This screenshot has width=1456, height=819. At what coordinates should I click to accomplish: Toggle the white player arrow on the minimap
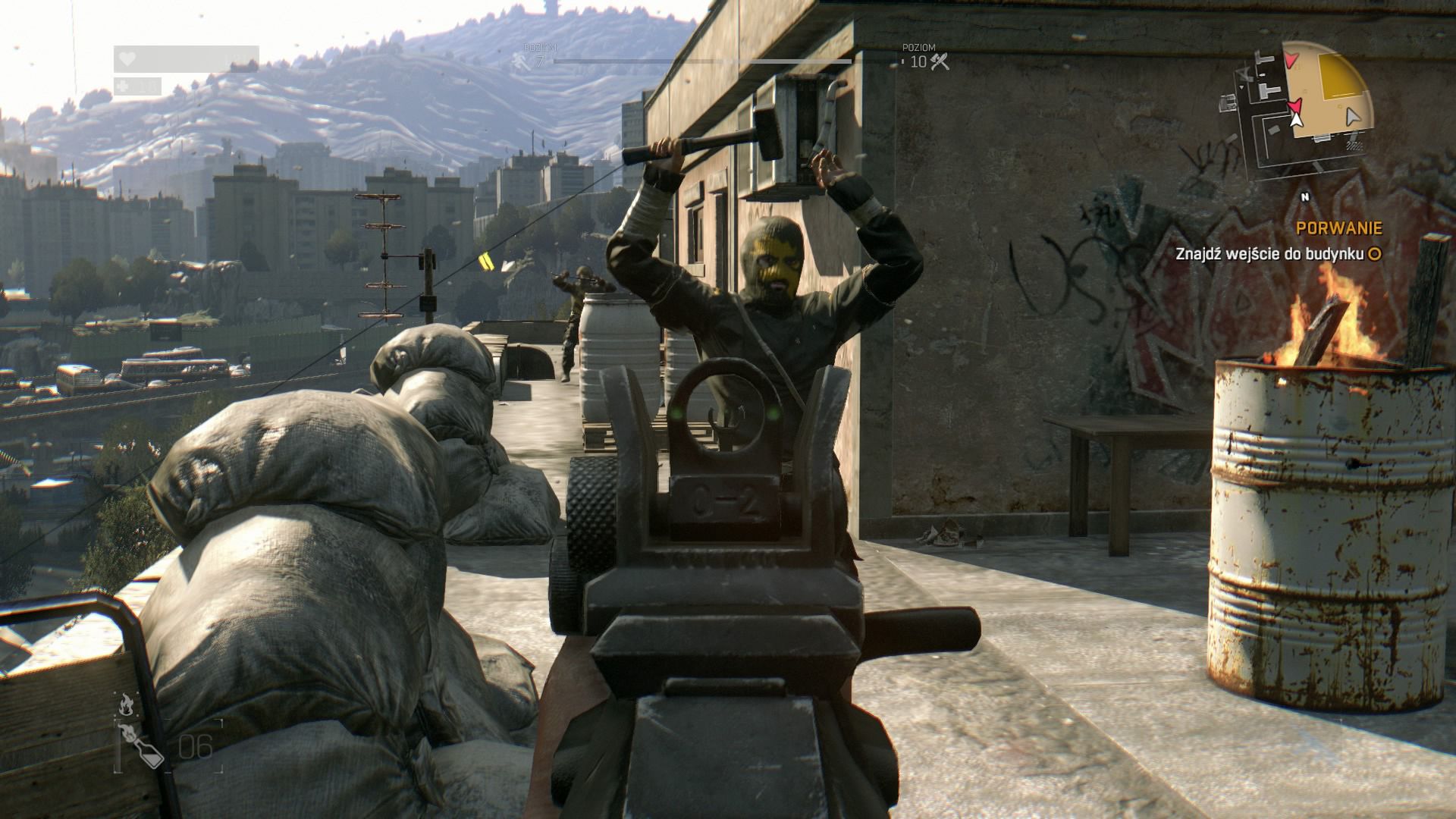click(1296, 120)
